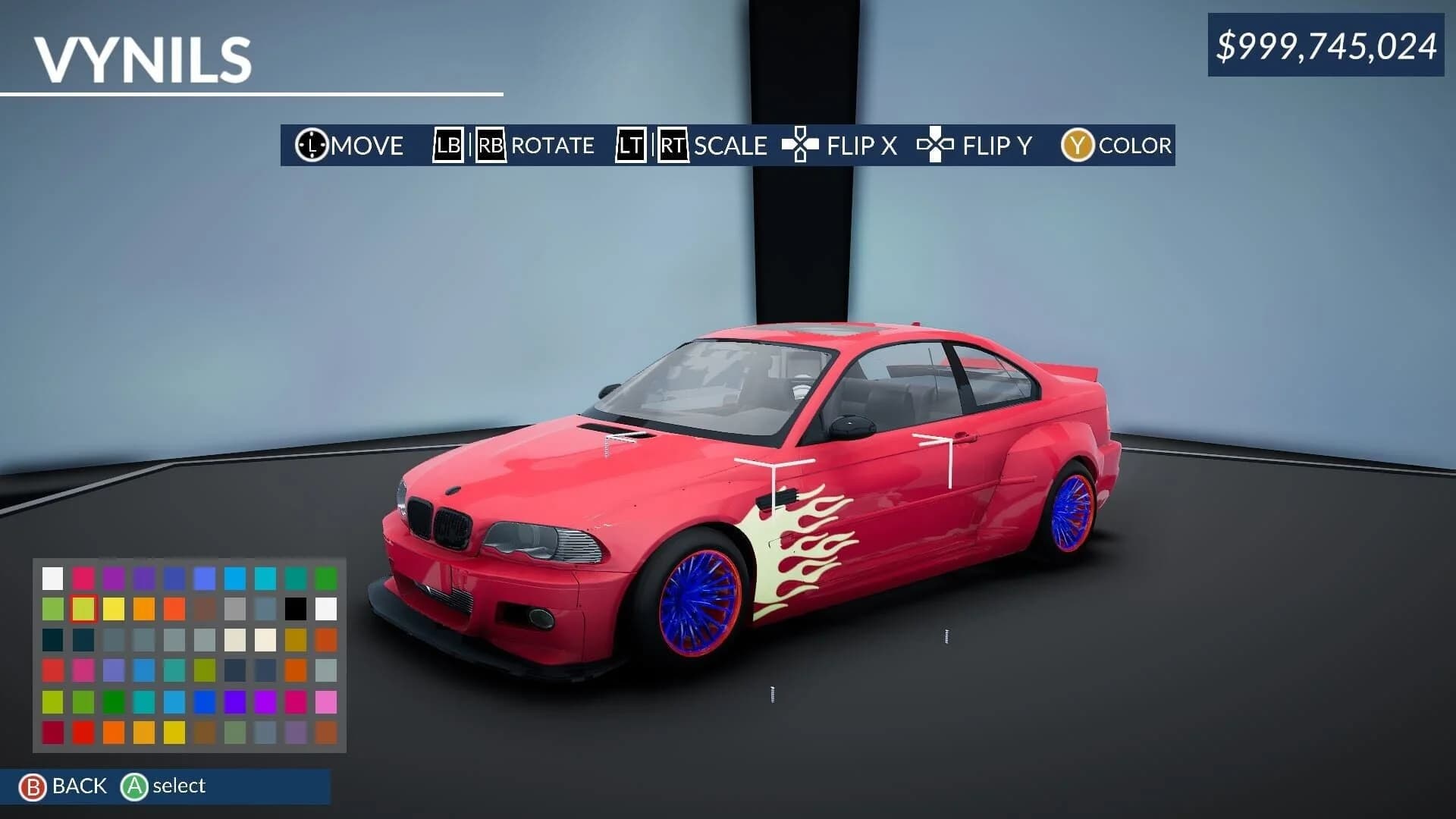
Task: Click the Flip X d-pad icon
Action: pos(800,146)
